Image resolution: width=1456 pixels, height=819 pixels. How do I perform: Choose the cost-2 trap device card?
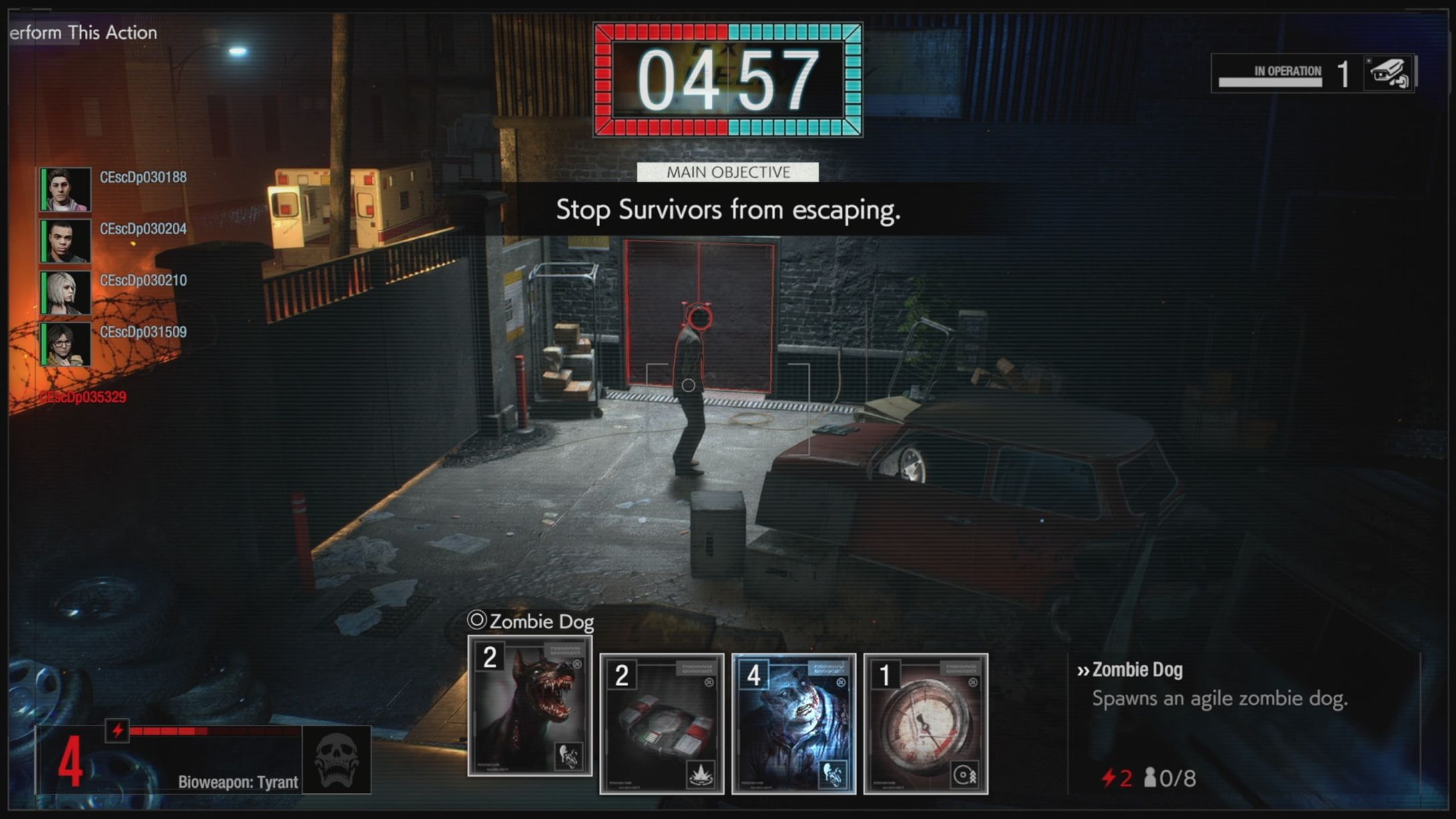(x=662, y=724)
